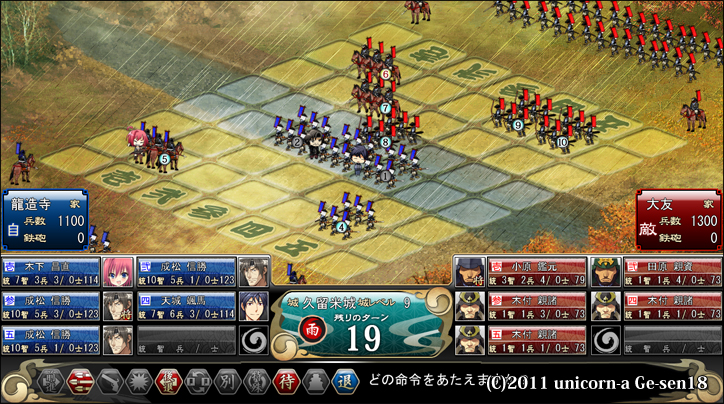Activate the starburst attack command icon
Viewport: 724px width, 404px height.
[x=138, y=383]
